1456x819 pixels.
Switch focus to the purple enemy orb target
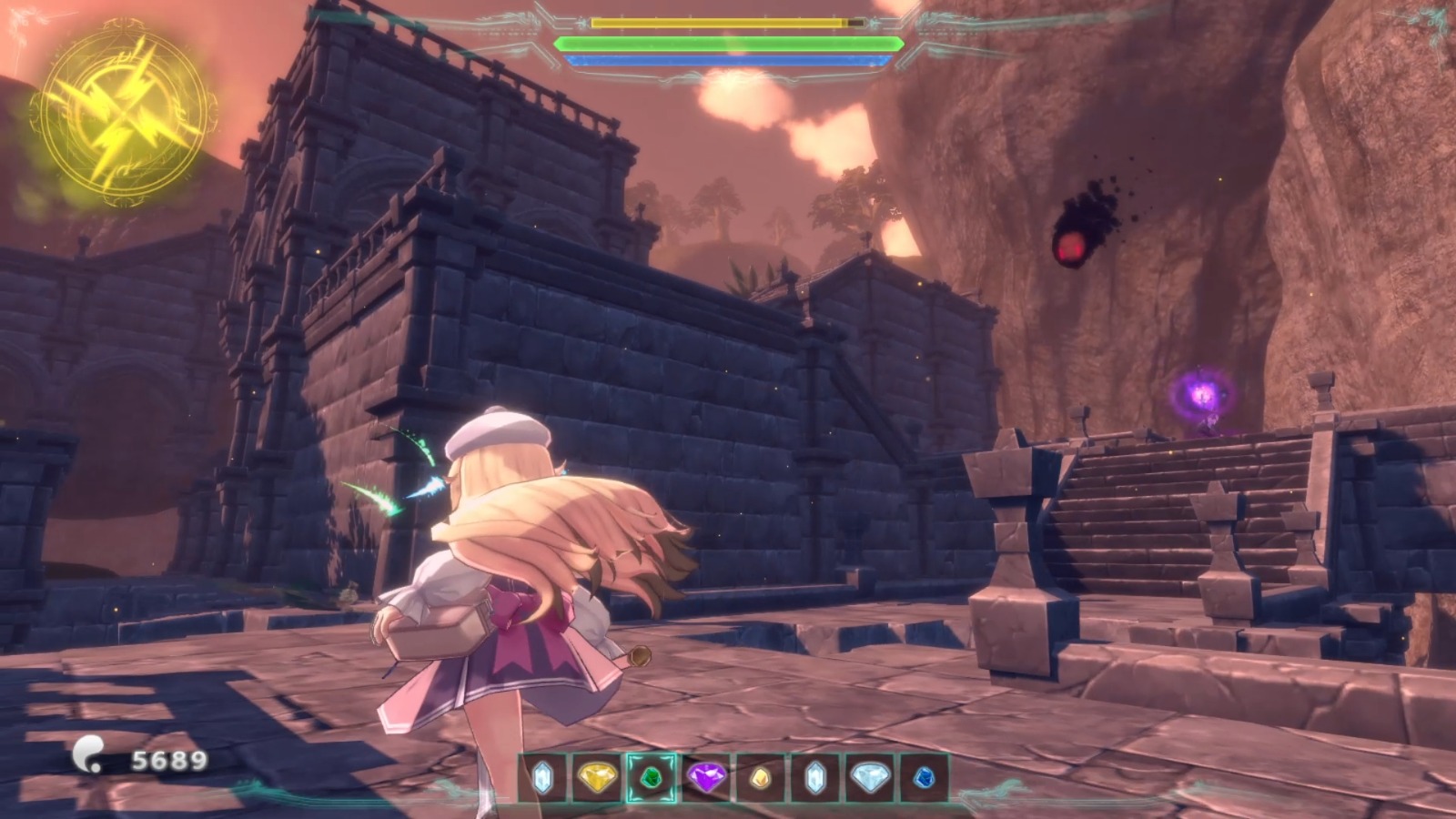click(x=1203, y=398)
